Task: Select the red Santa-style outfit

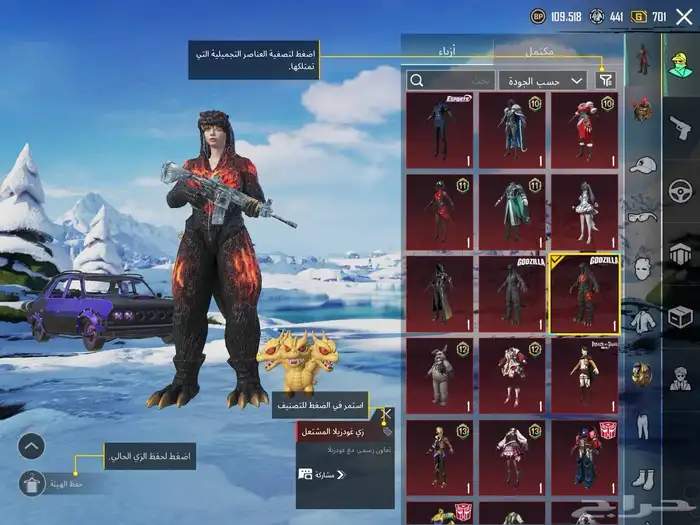Action: [585, 130]
